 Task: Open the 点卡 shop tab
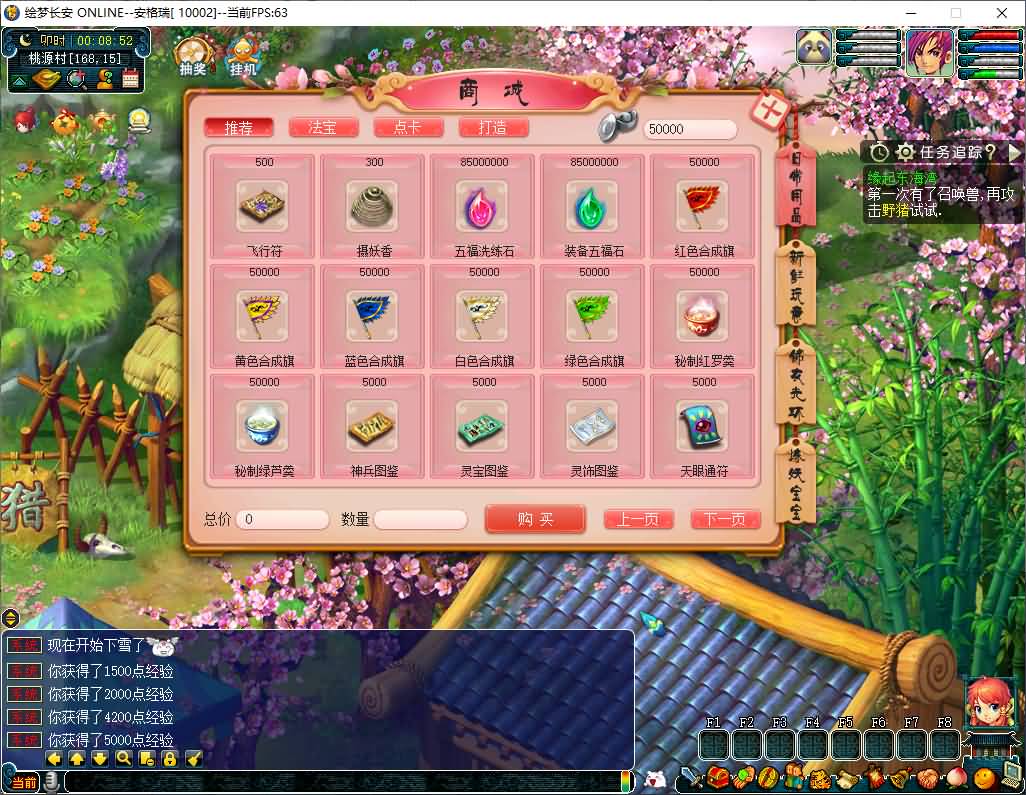click(408, 128)
